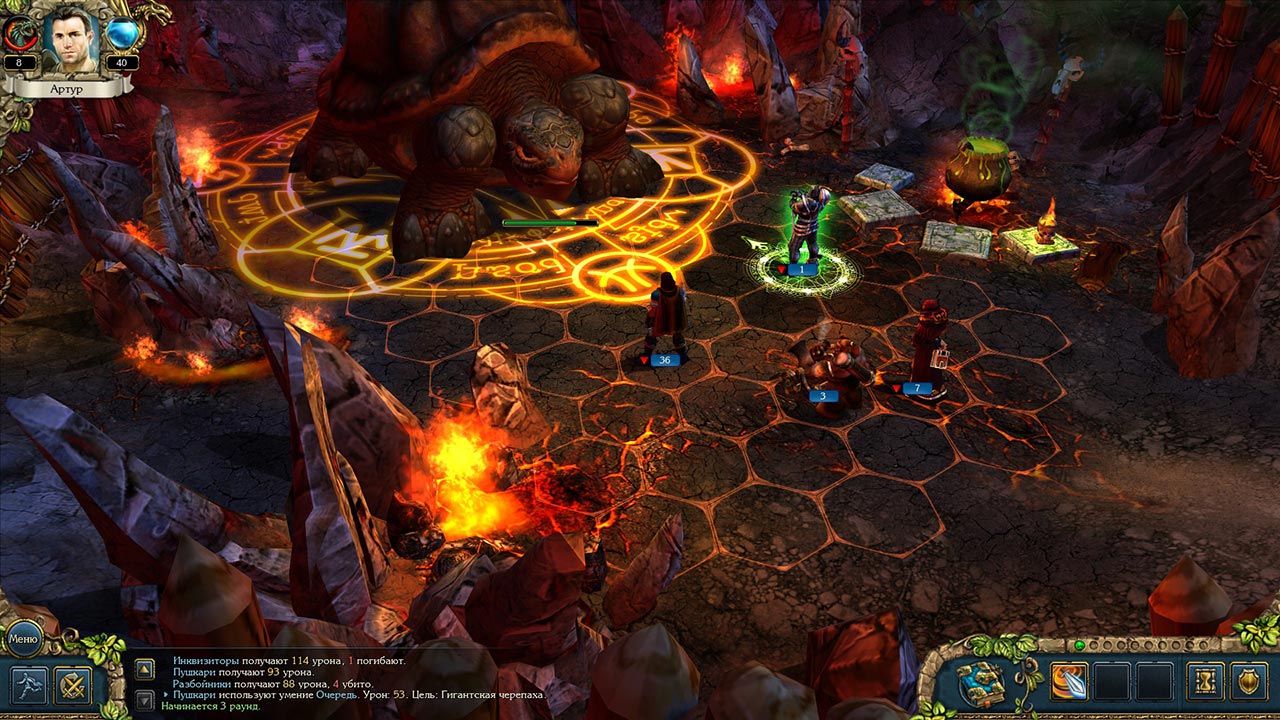Open the Меню button
The height and width of the screenshot is (720, 1280).
coord(22,637)
